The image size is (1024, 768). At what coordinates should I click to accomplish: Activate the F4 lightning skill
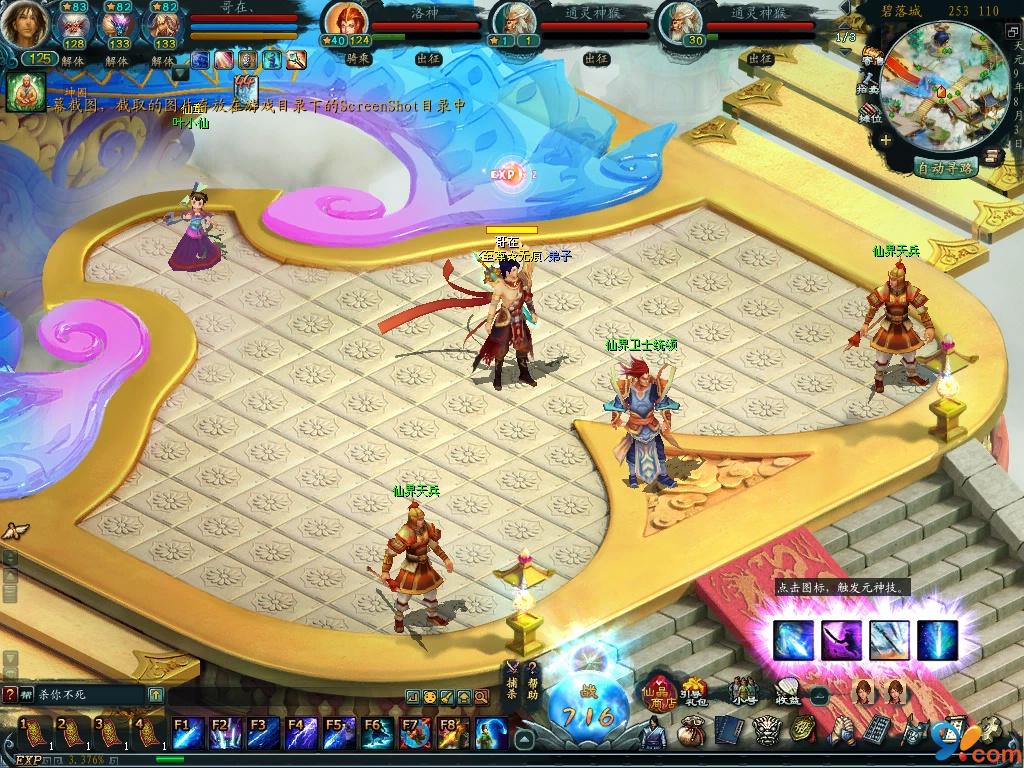click(x=301, y=734)
